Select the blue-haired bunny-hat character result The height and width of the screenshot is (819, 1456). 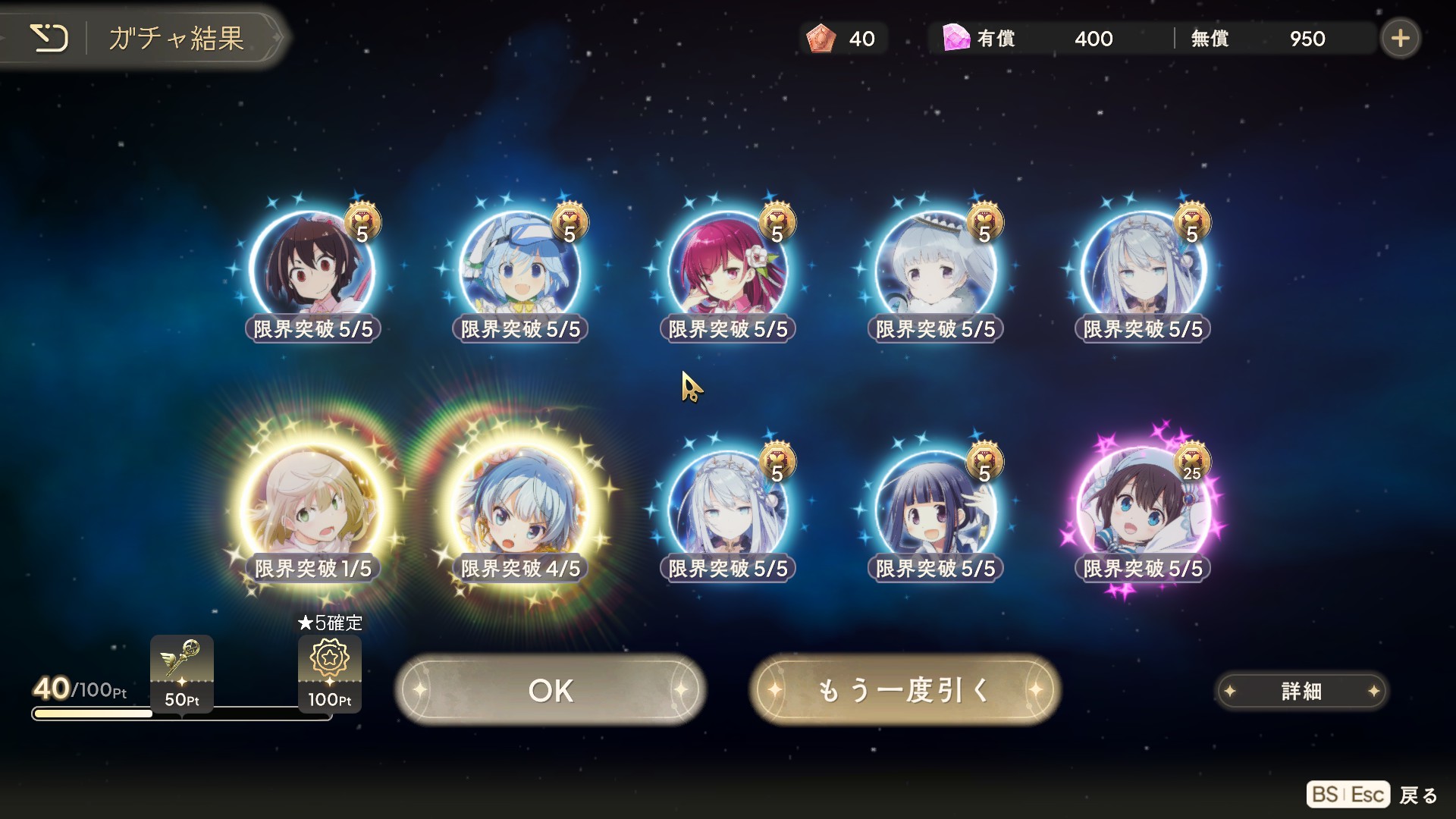pyautogui.click(x=520, y=269)
